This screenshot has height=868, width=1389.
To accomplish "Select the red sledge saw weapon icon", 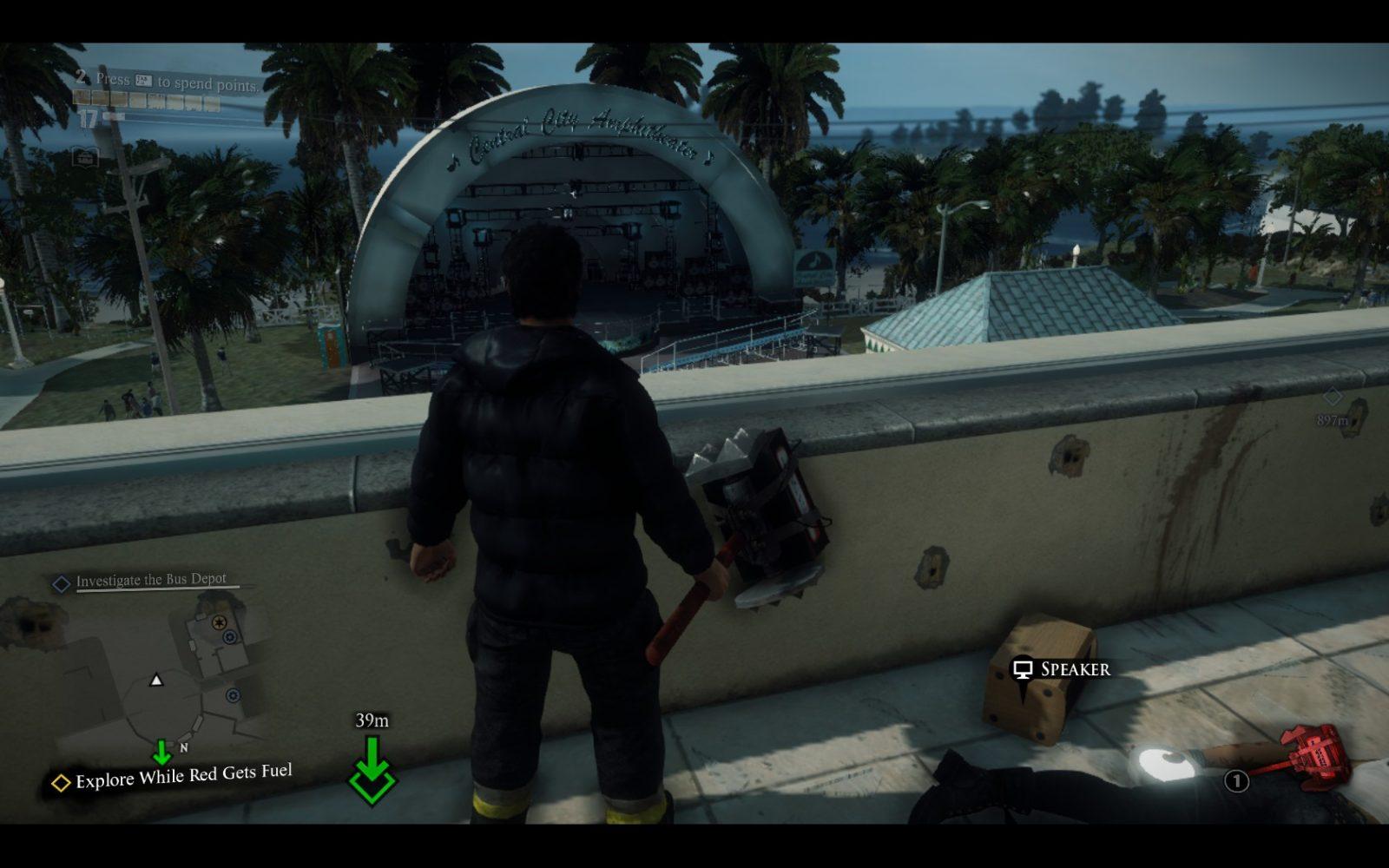I will [x=1314, y=753].
